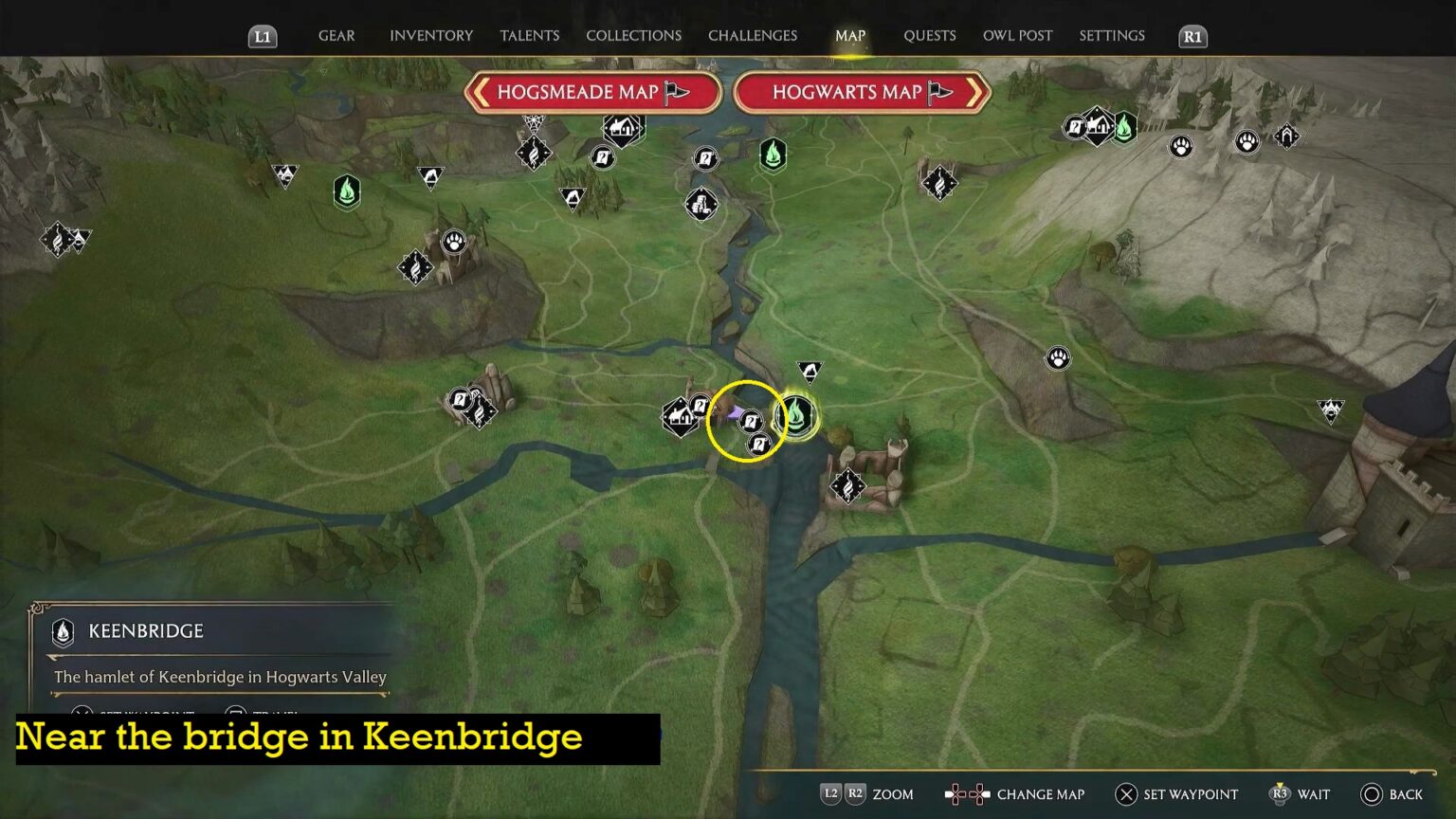Open the HOGSMEADE MAP
Viewport: 1456px width, 819px height.
pos(593,92)
